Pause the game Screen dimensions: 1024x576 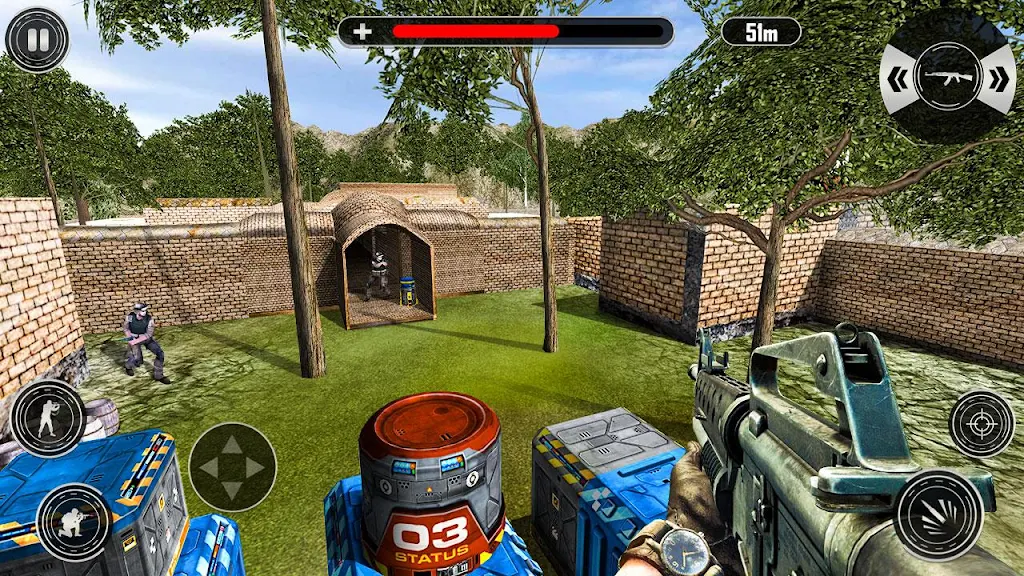tap(37, 40)
